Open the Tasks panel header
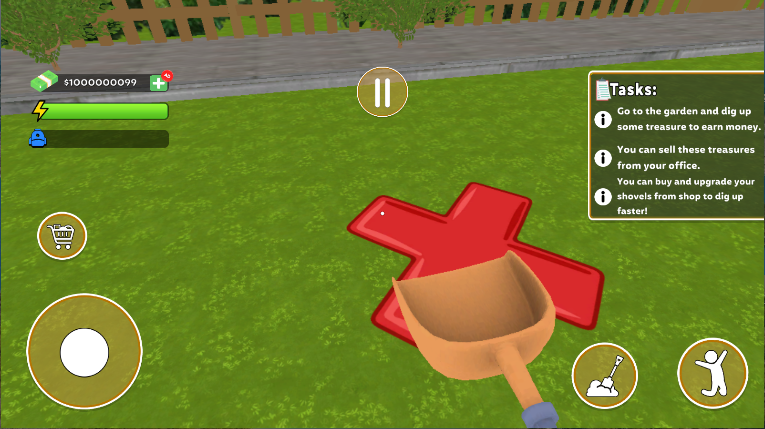 (x=632, y=89)
